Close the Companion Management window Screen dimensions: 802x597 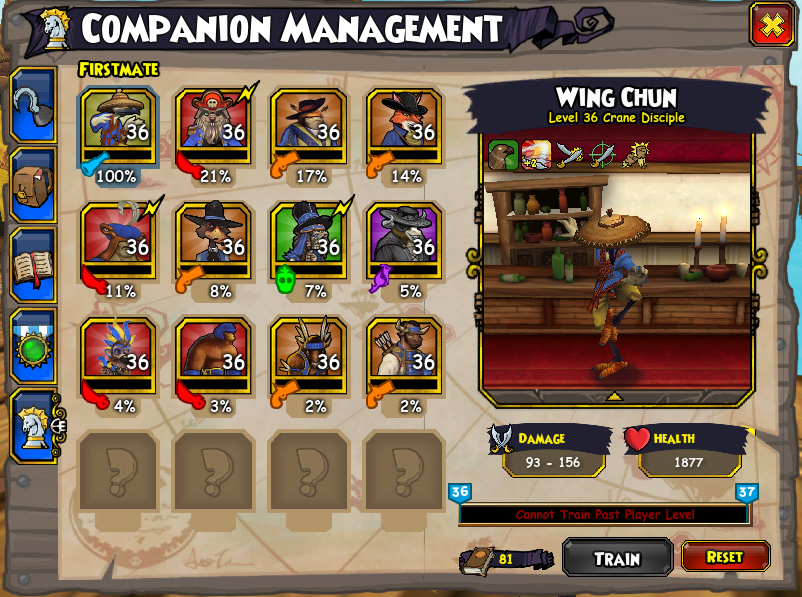click(x=771, y=25)
